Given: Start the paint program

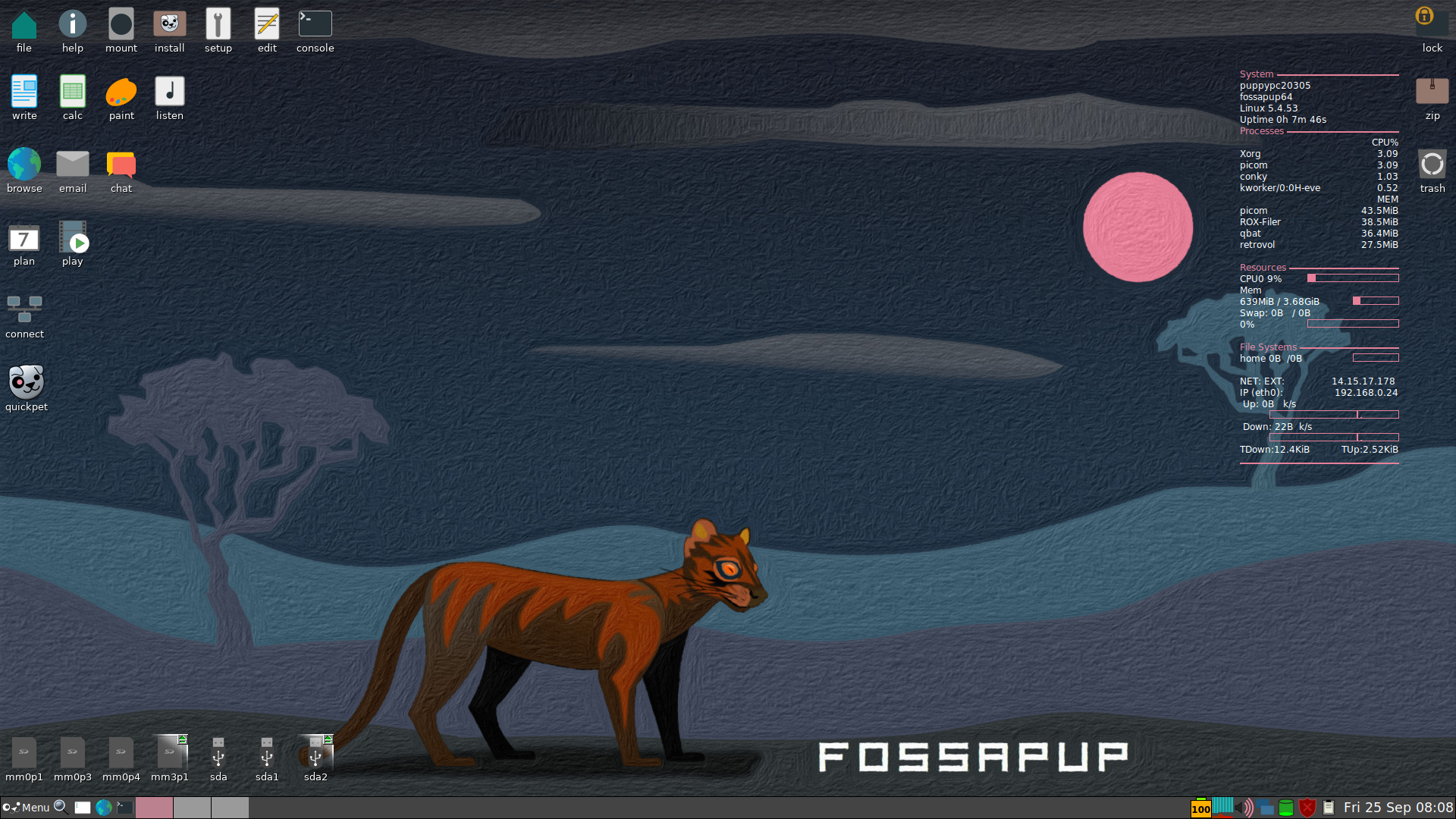Looking at the screenshot, I should pyautogui.click(x=121, y=91).
